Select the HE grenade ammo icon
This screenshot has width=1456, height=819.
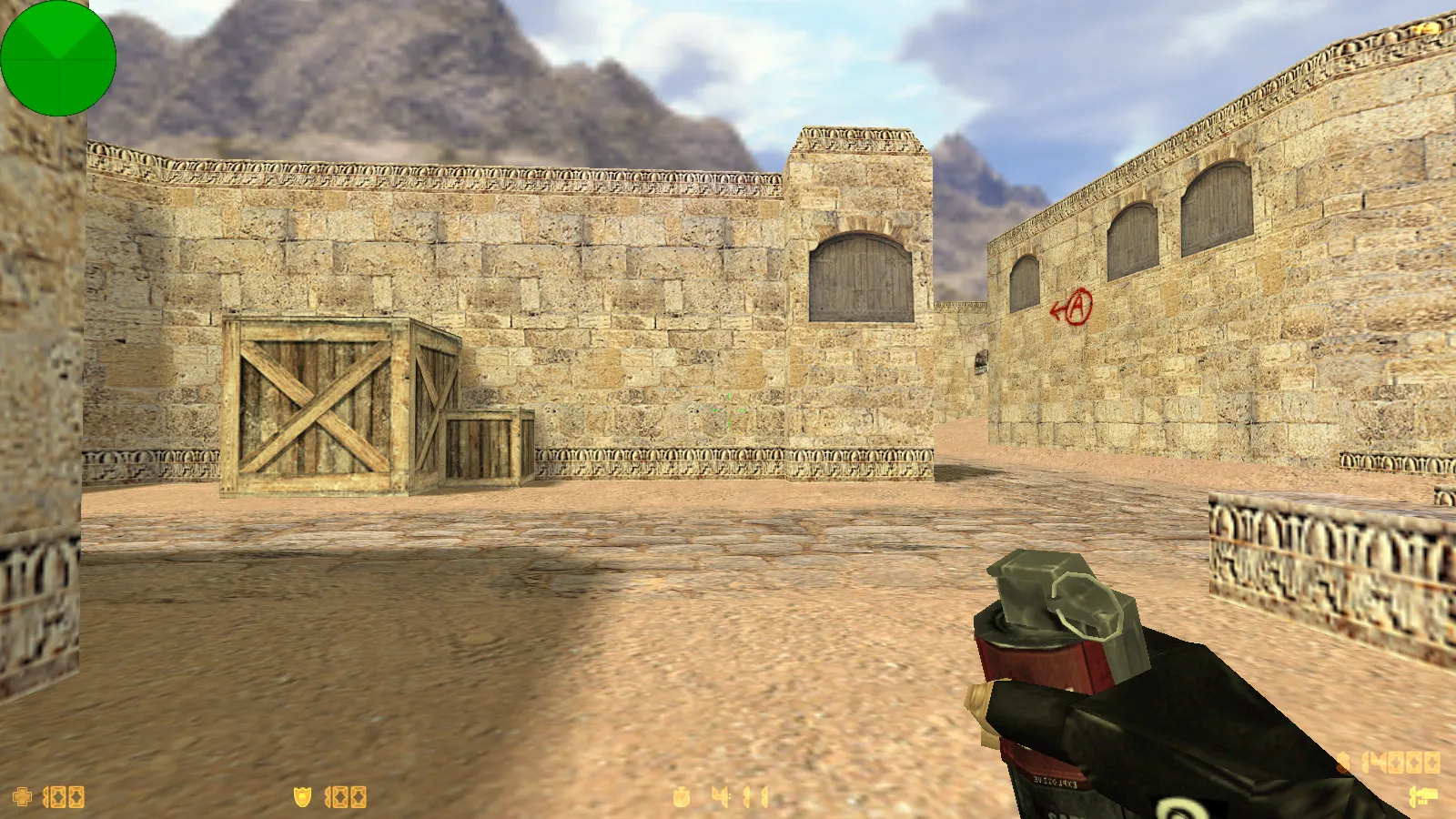tap(1423, 797)
